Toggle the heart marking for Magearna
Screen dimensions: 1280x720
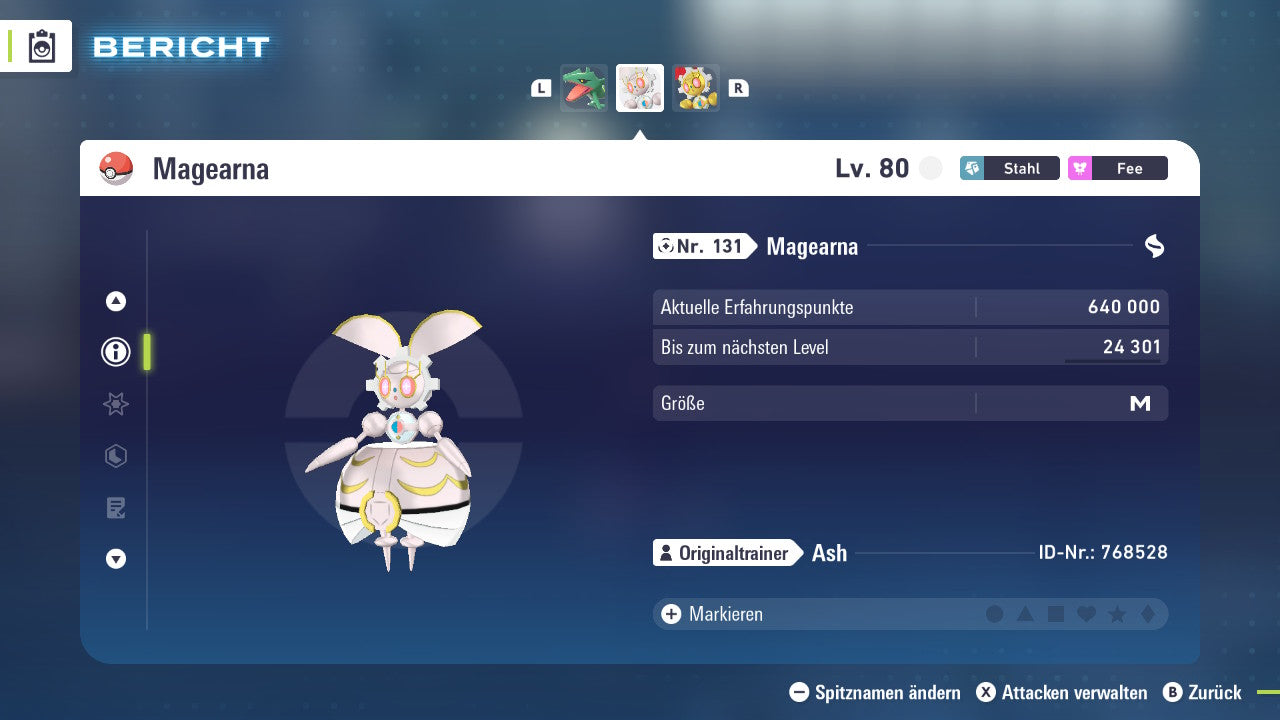[1085, 613]
